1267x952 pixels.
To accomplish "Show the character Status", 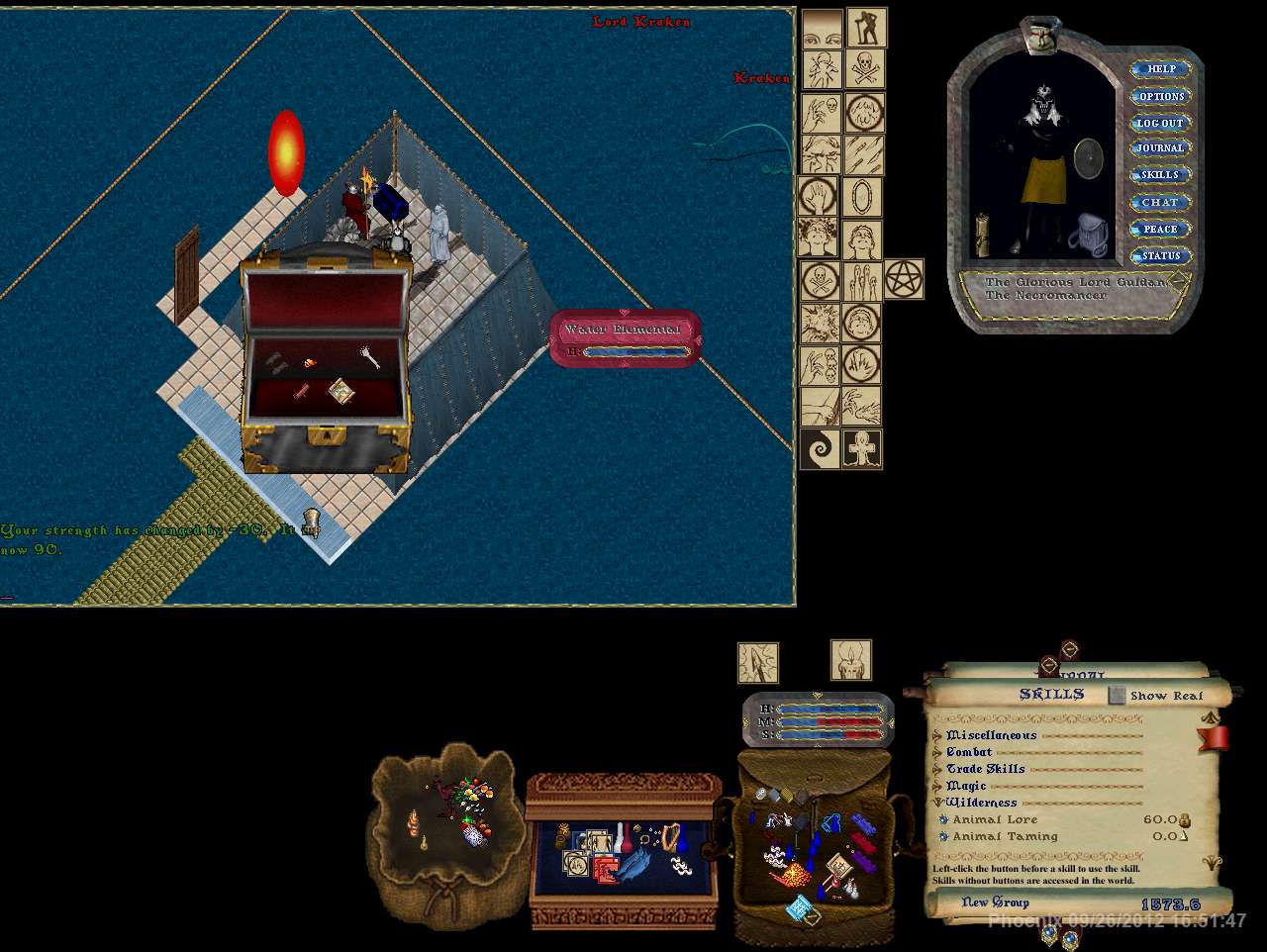I will coord(1160,255).
